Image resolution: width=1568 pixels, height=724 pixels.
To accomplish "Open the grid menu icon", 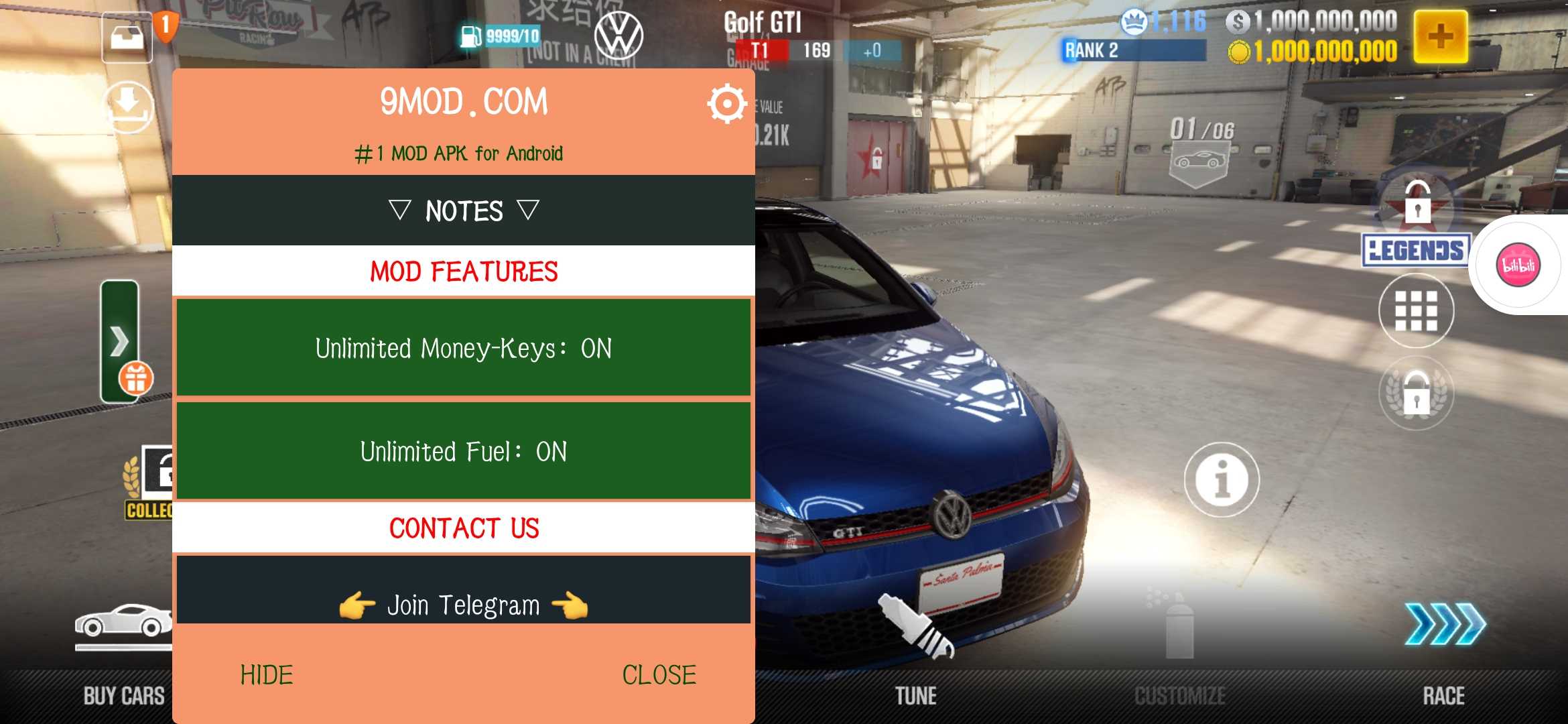I will coord(1416,310).
